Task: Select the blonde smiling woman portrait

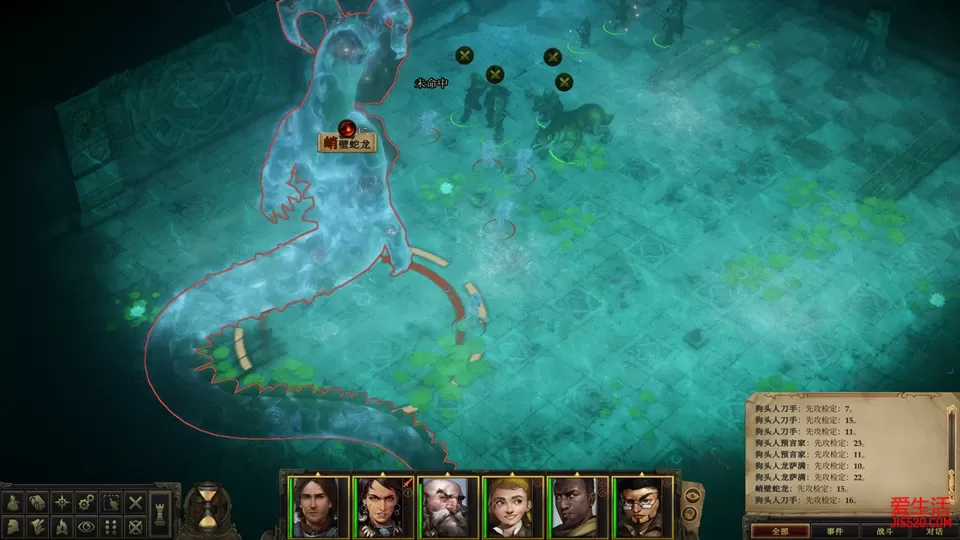Action: [513, 507]
